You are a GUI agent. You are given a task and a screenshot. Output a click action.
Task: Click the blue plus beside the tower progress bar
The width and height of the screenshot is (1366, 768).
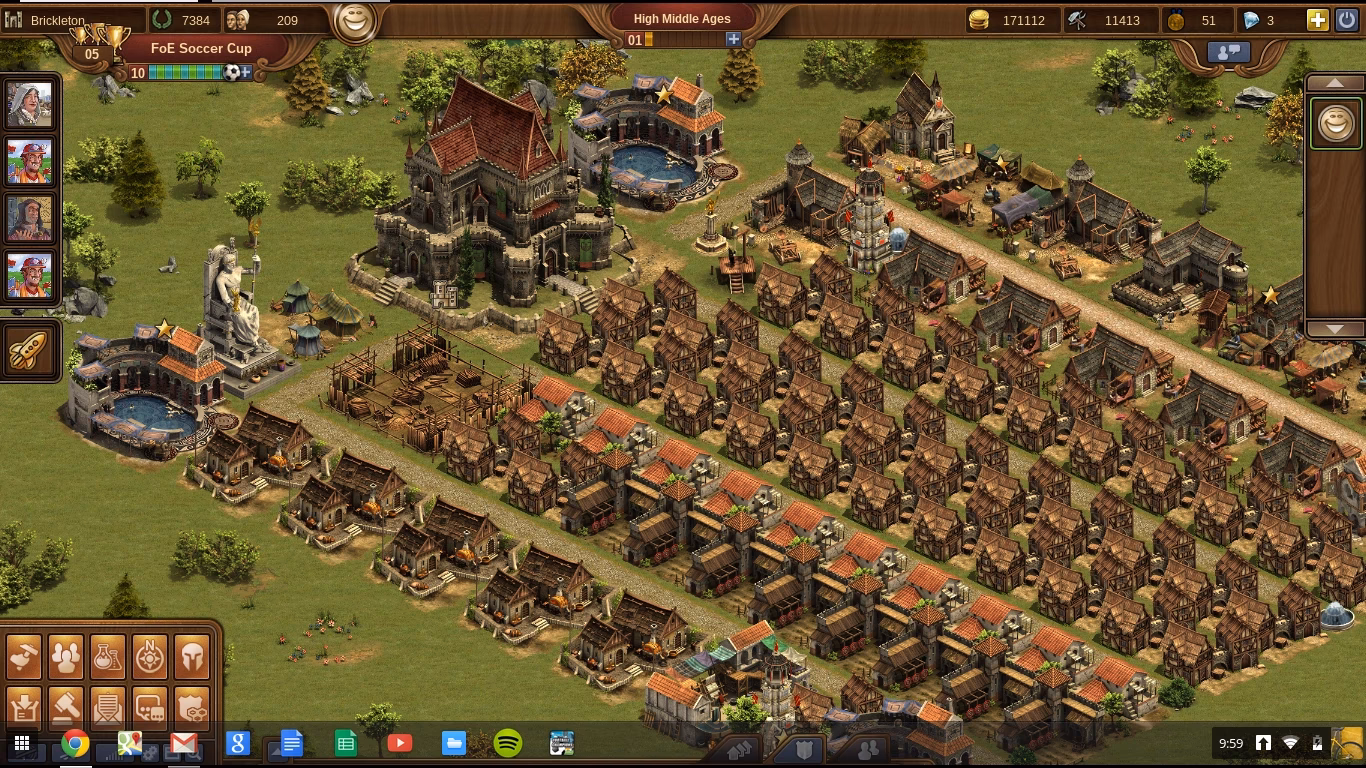[734, 38]
